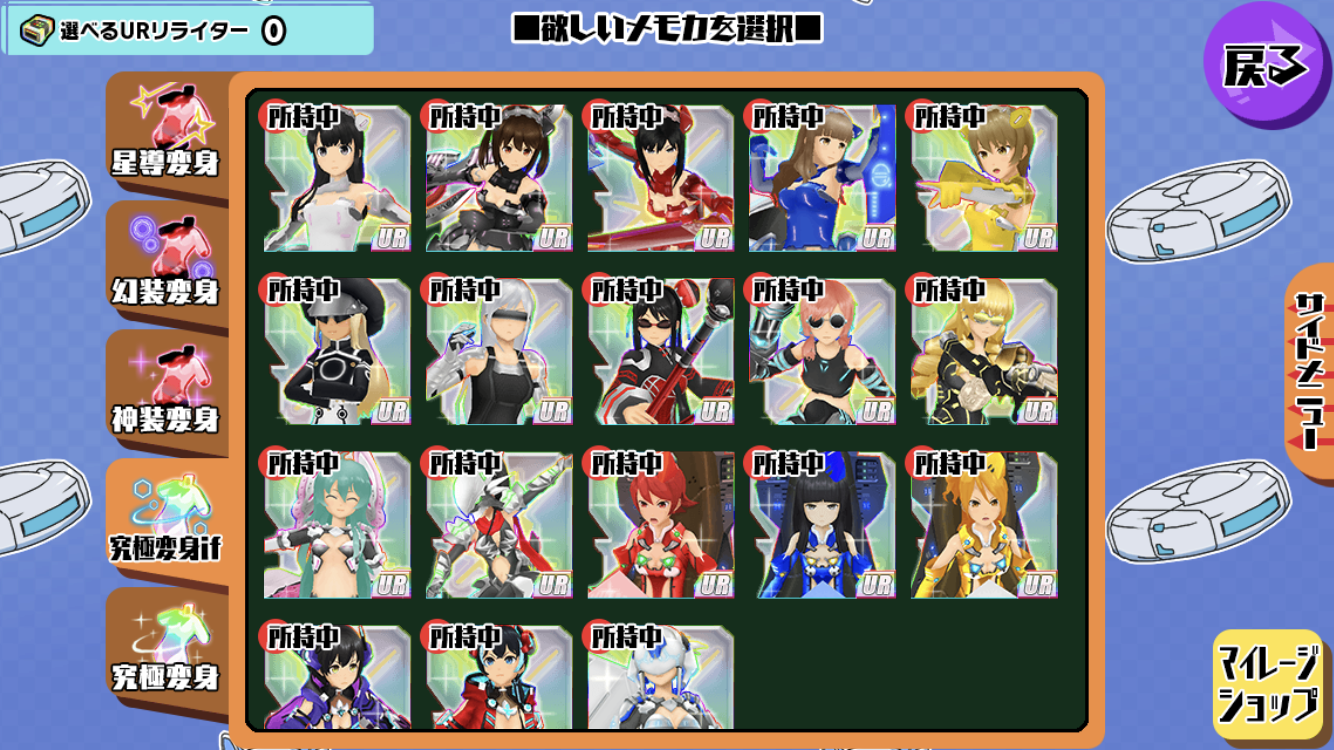Select the teal-haired smiling girl card

tap(337, 526)
